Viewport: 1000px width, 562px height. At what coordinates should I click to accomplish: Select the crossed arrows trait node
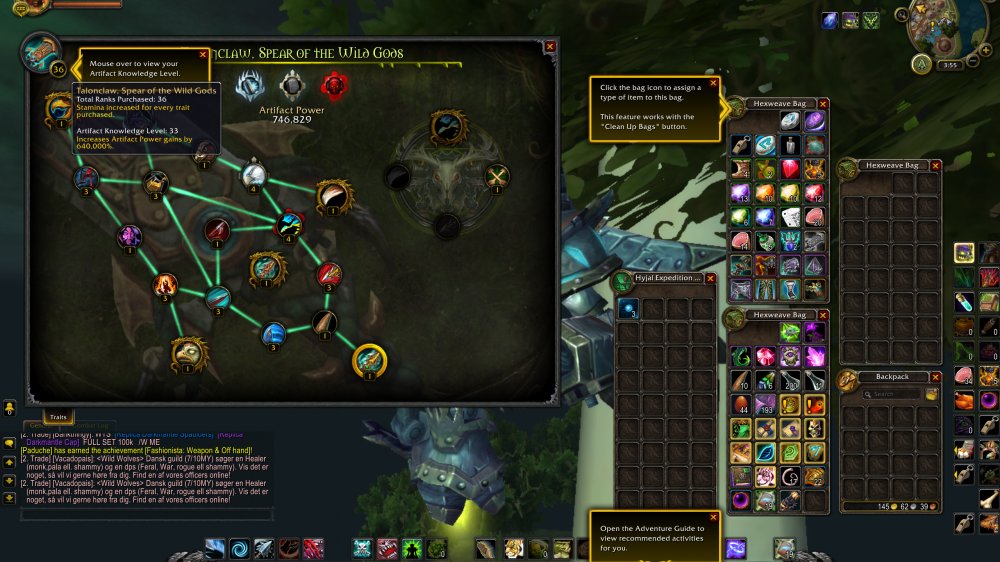[x=497, y=178]
